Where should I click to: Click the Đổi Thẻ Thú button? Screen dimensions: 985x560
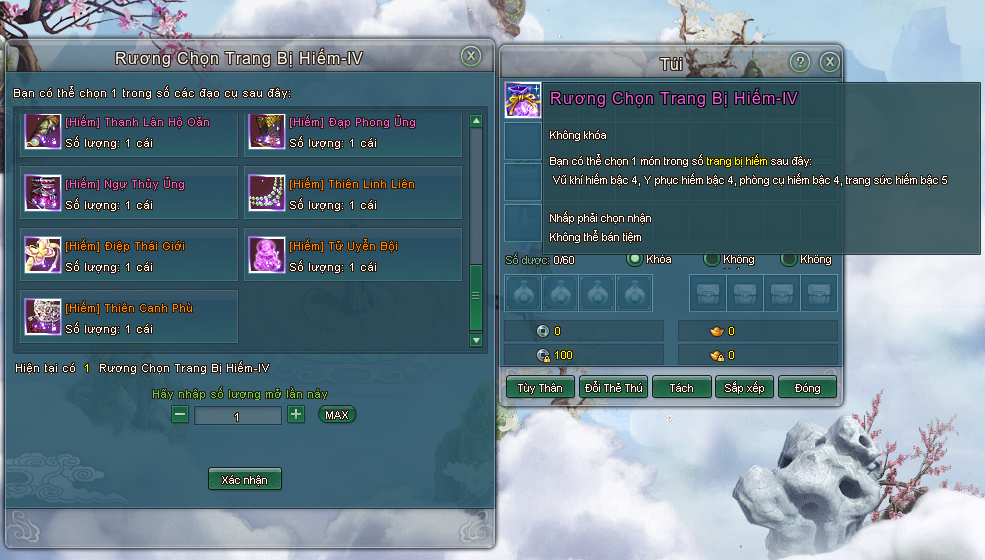(x=614, y=388)
